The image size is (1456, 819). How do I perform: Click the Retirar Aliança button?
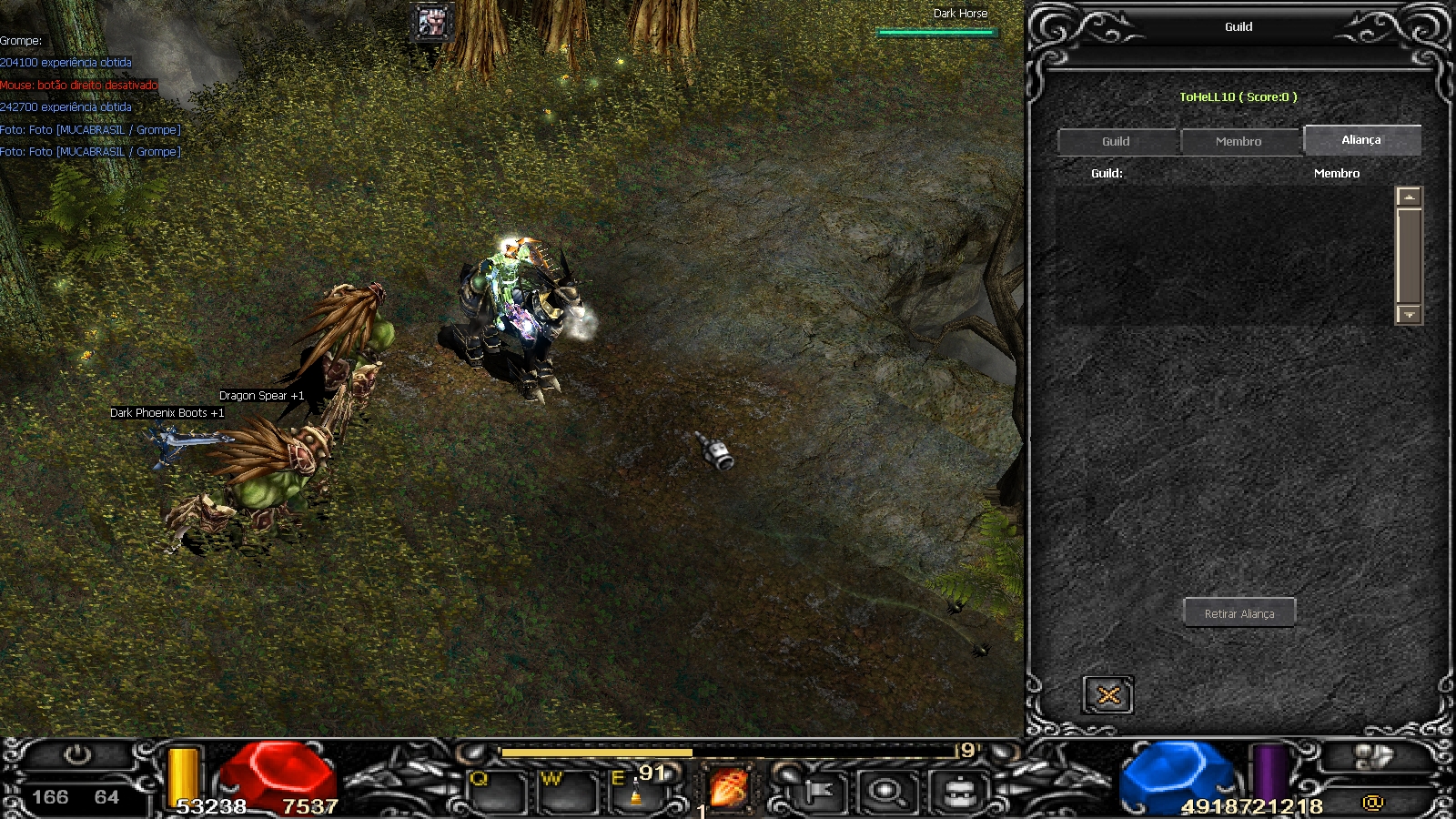click(x=1239, y=613)
